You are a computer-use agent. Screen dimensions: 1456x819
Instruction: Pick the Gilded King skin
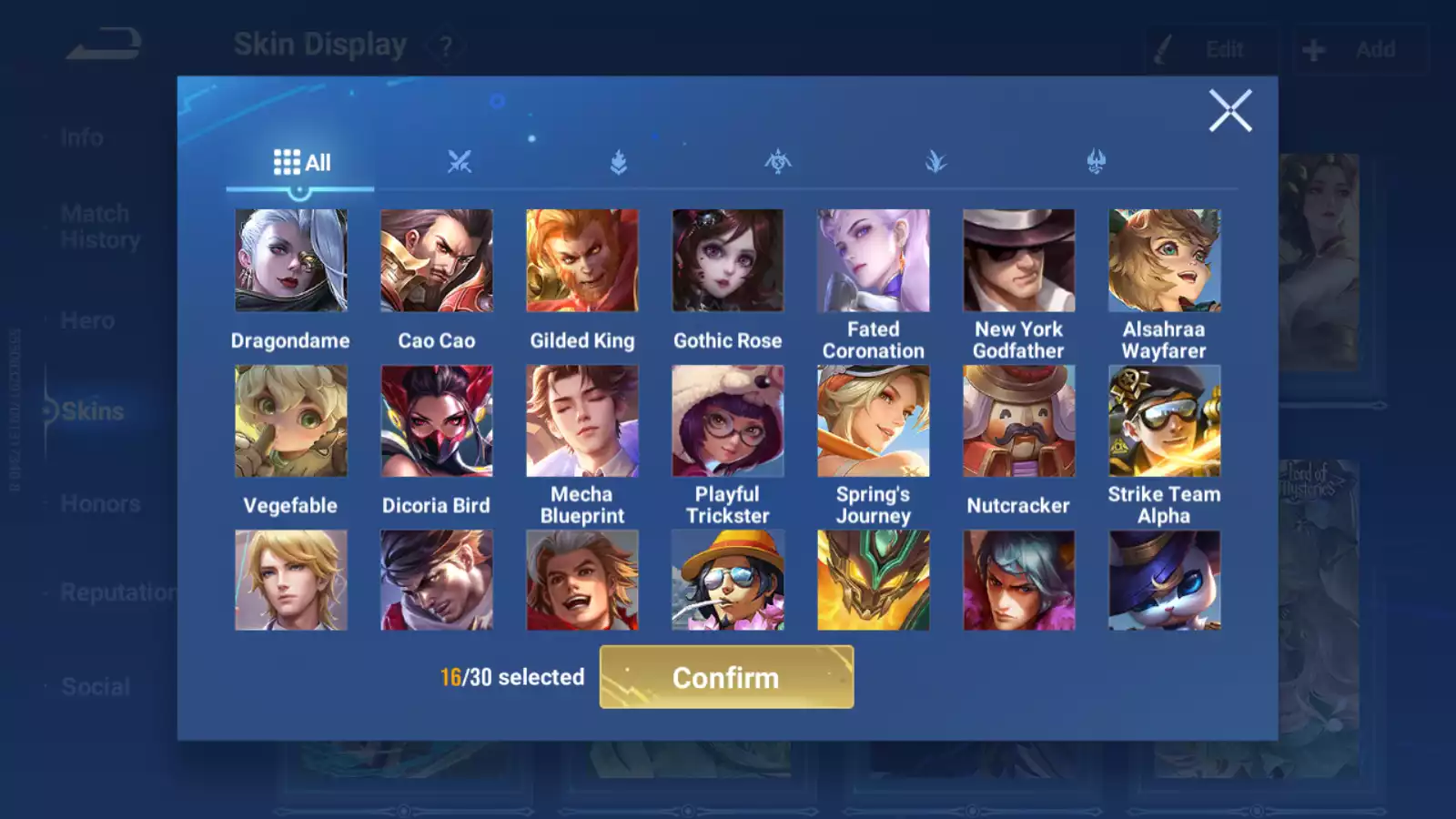pos(581,261)
